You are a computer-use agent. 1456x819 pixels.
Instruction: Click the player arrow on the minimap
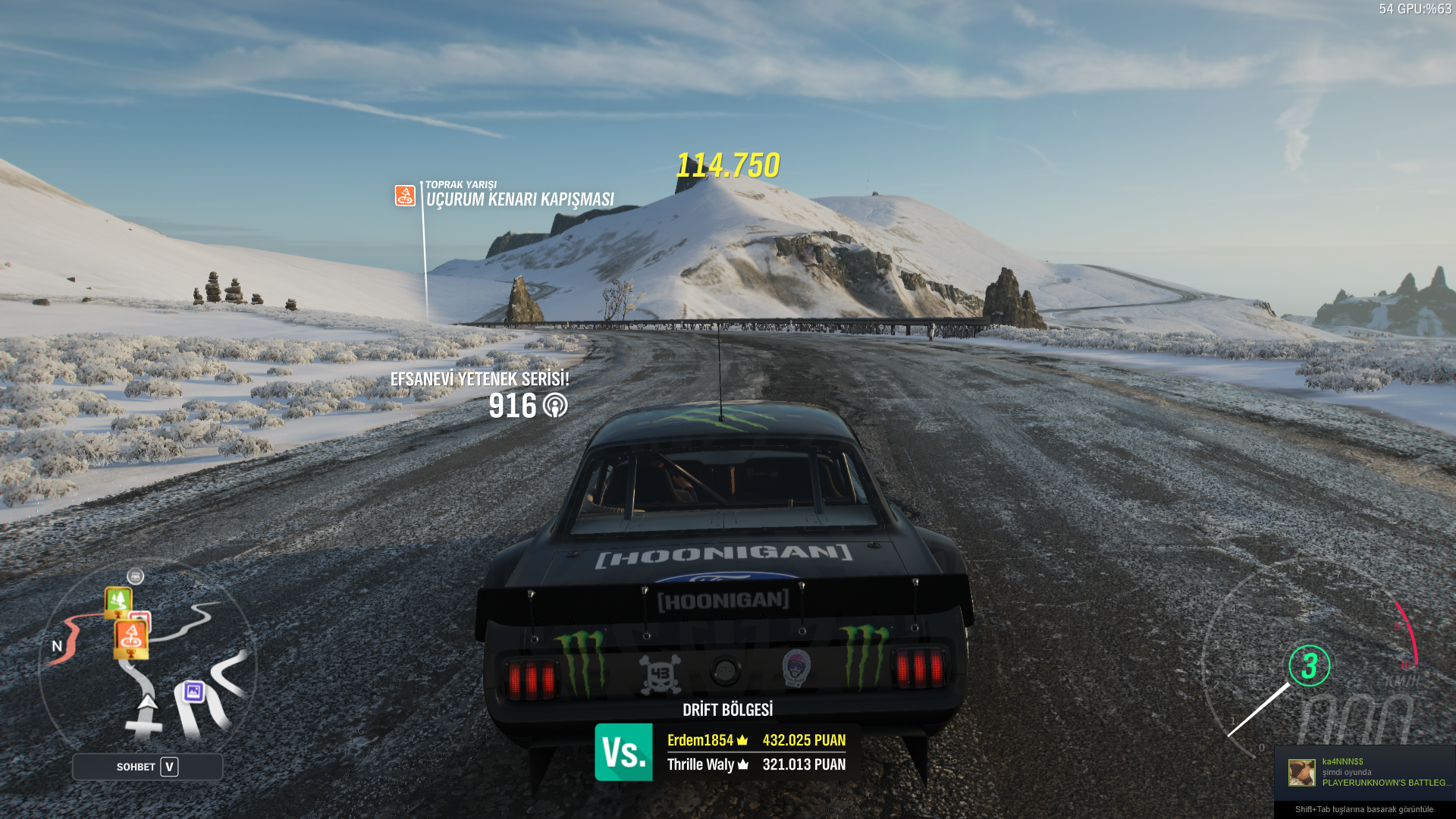click(147, 701)
